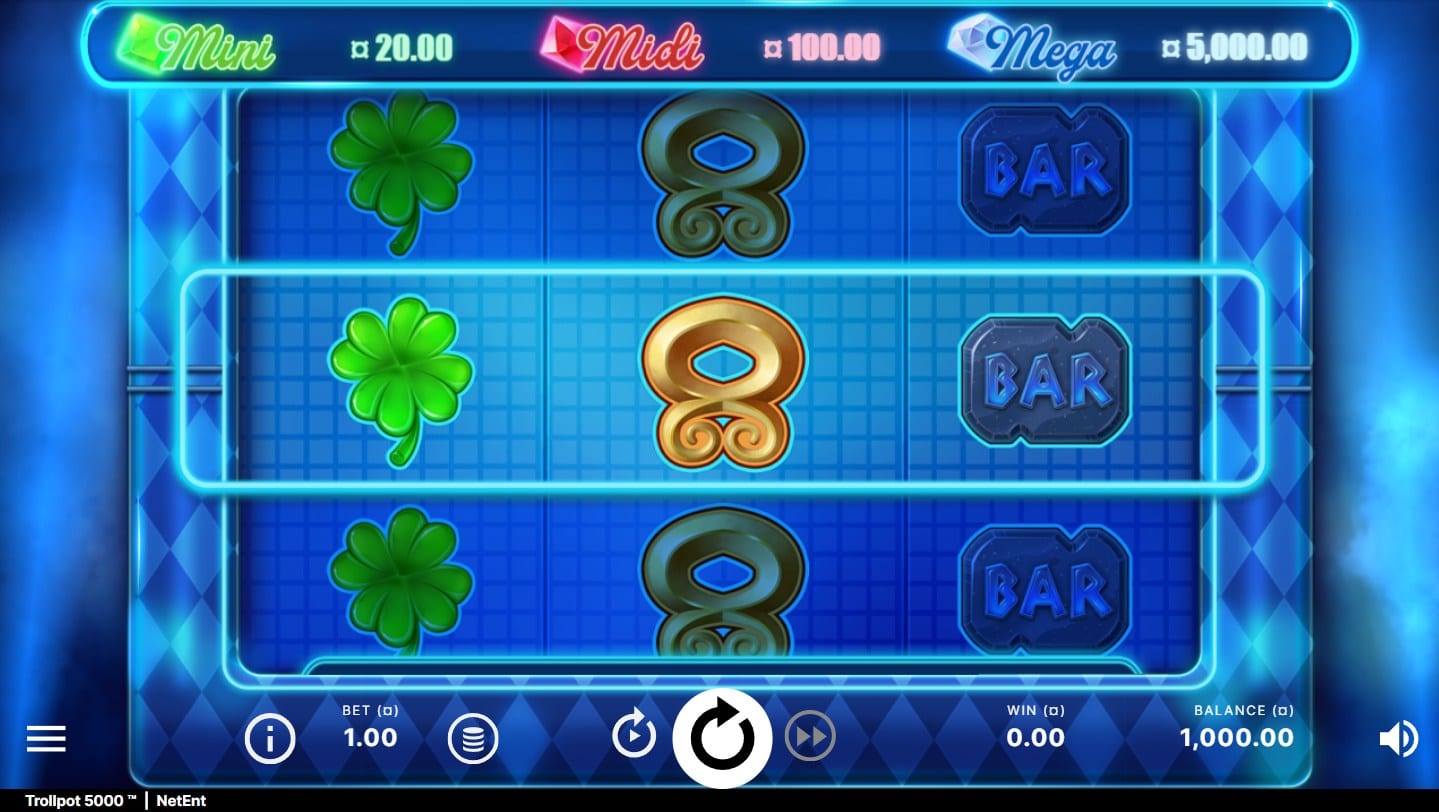Spin the reels with the big white button
Viewport: 1439px width, 812px height.
pyautogui.click(x=722, y=738)
